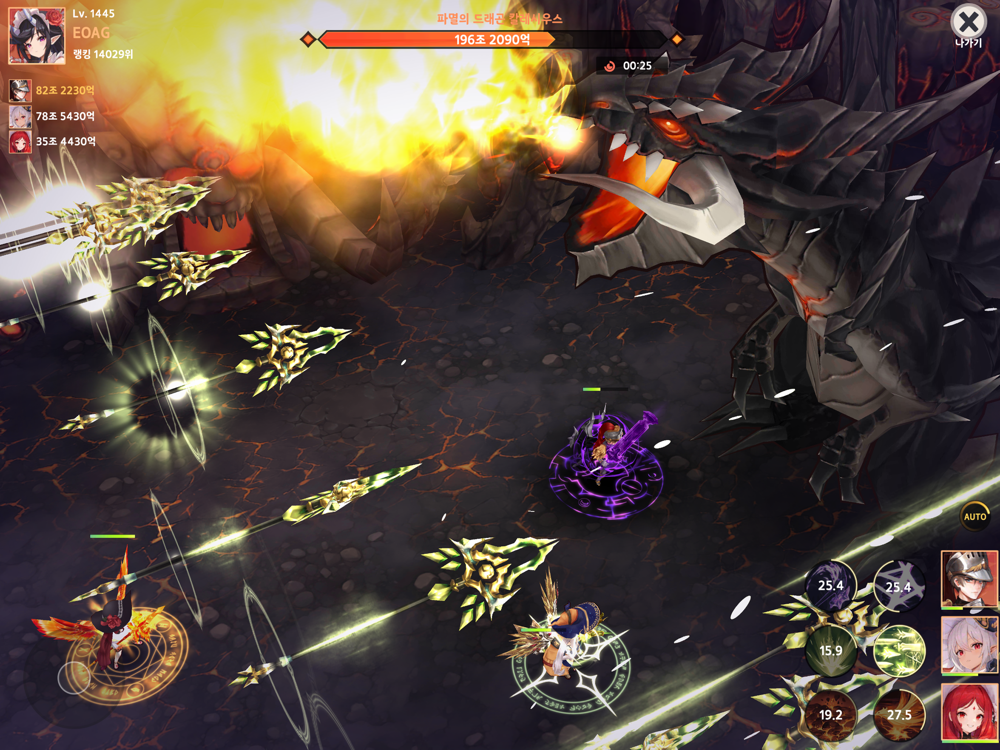
Task: Cast the molten rock skill showing 19.2
Action: click(831, 714)
